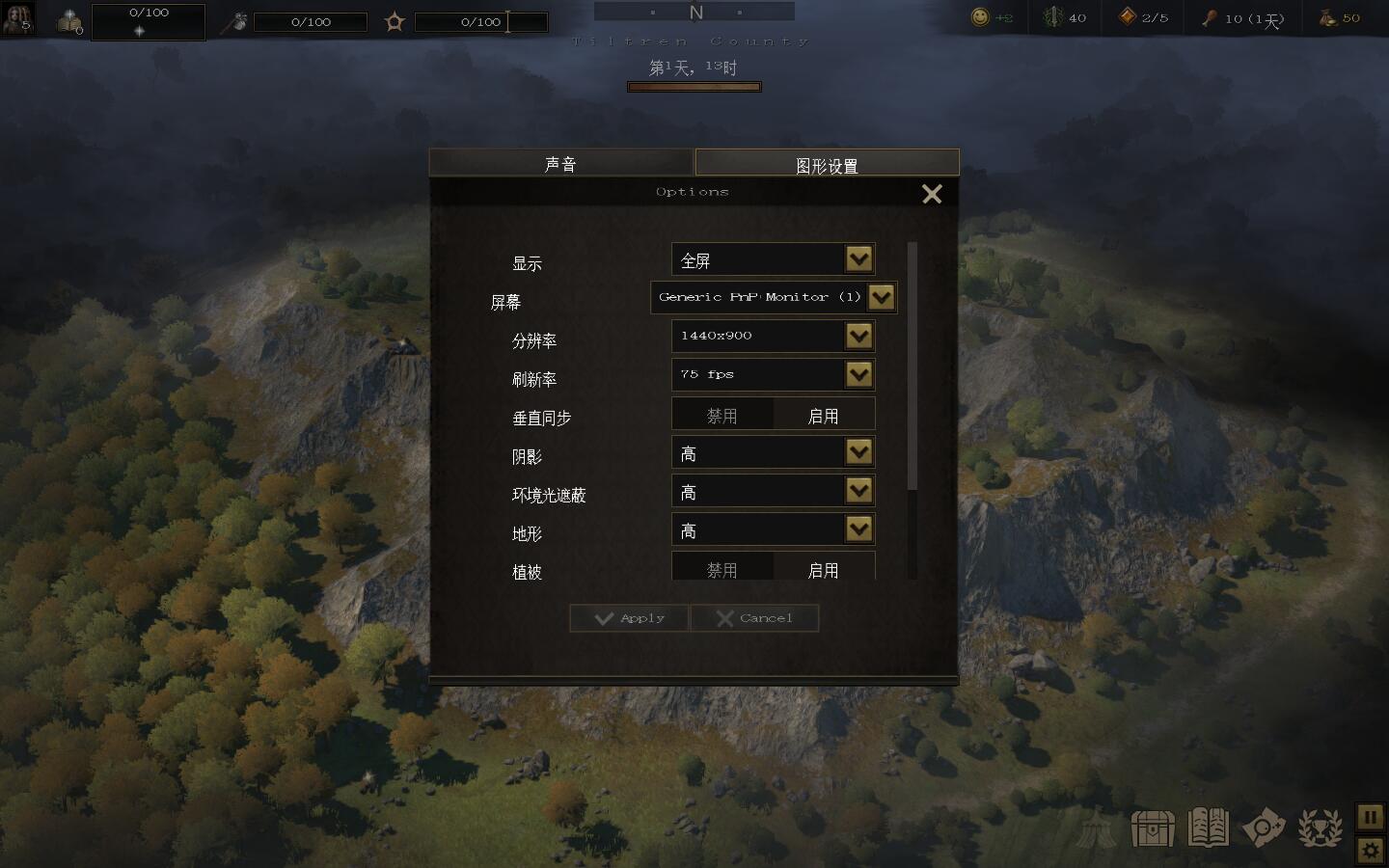Apply the graphics settings

pyautogui.click(x=630, y=618)
